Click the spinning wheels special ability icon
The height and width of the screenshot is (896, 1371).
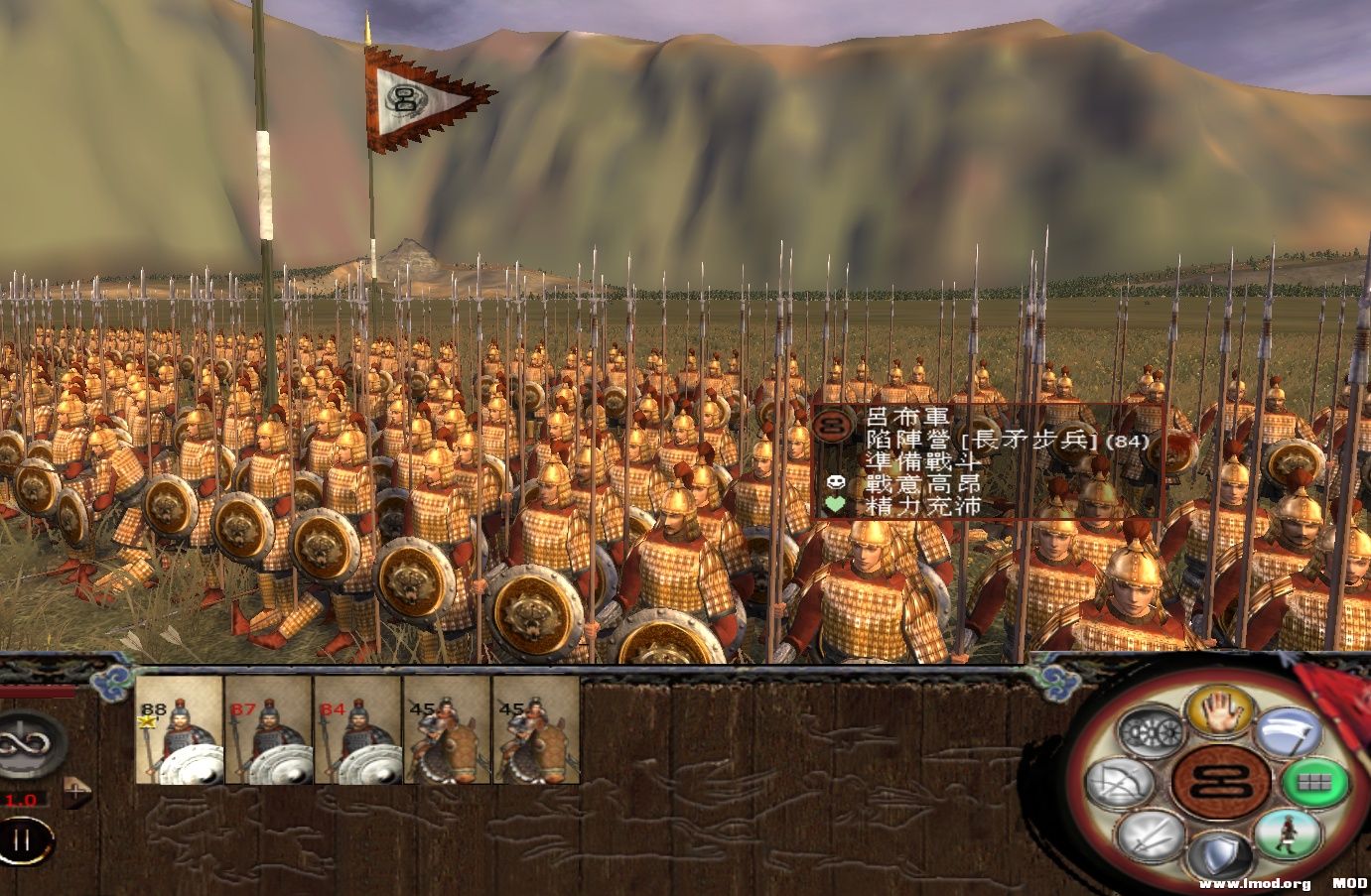(x=1149, y=728)
